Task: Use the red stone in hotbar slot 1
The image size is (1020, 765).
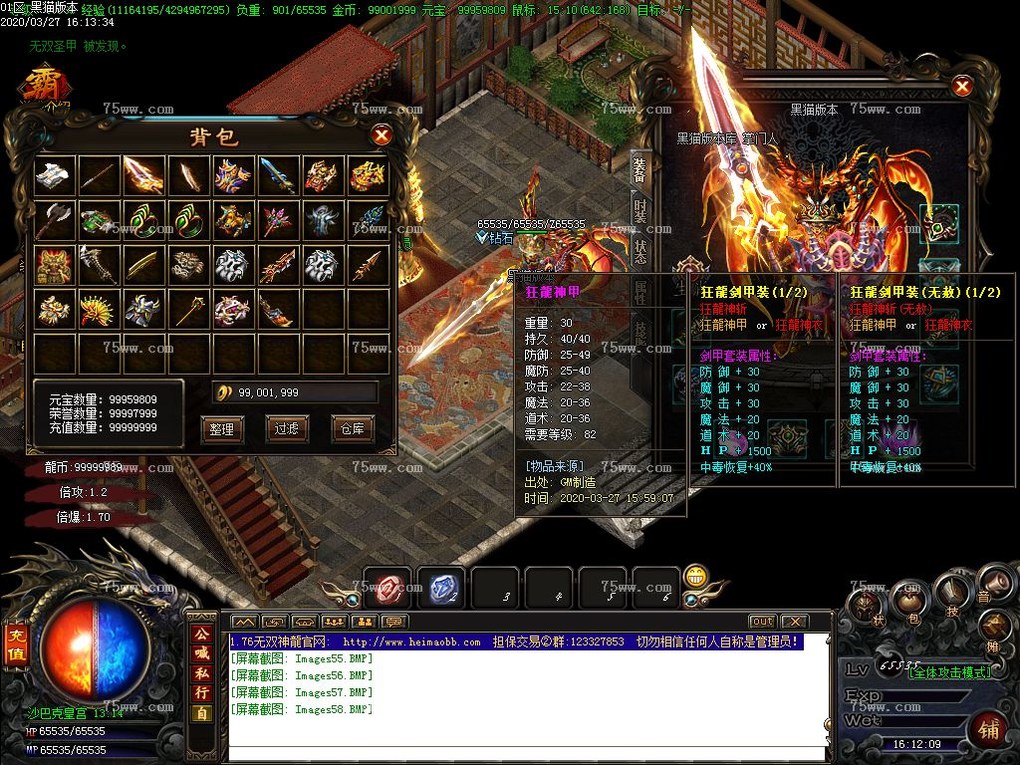Action: coord(387,589)
